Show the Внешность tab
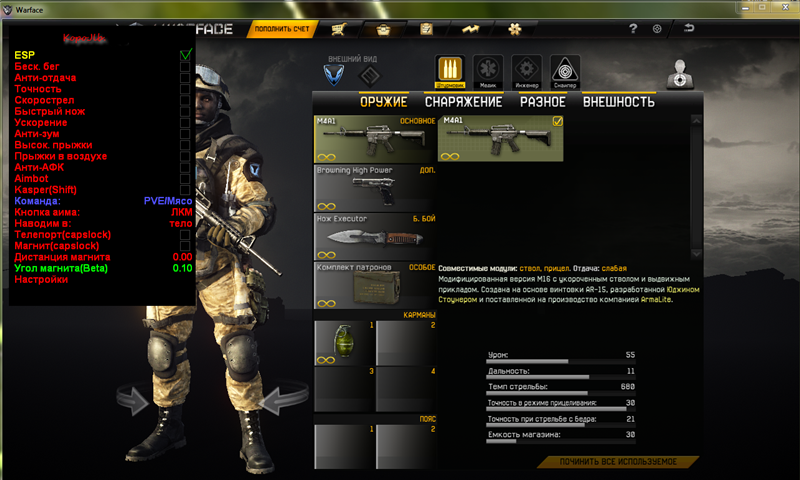800x480 pixels. 618,102
